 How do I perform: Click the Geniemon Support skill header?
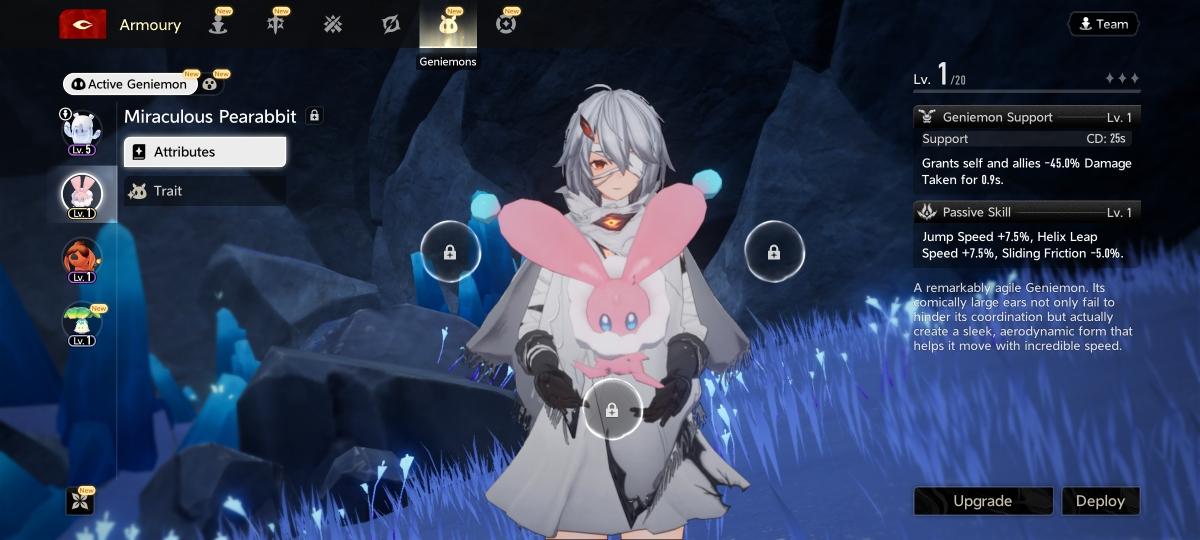coord(1026,117)
